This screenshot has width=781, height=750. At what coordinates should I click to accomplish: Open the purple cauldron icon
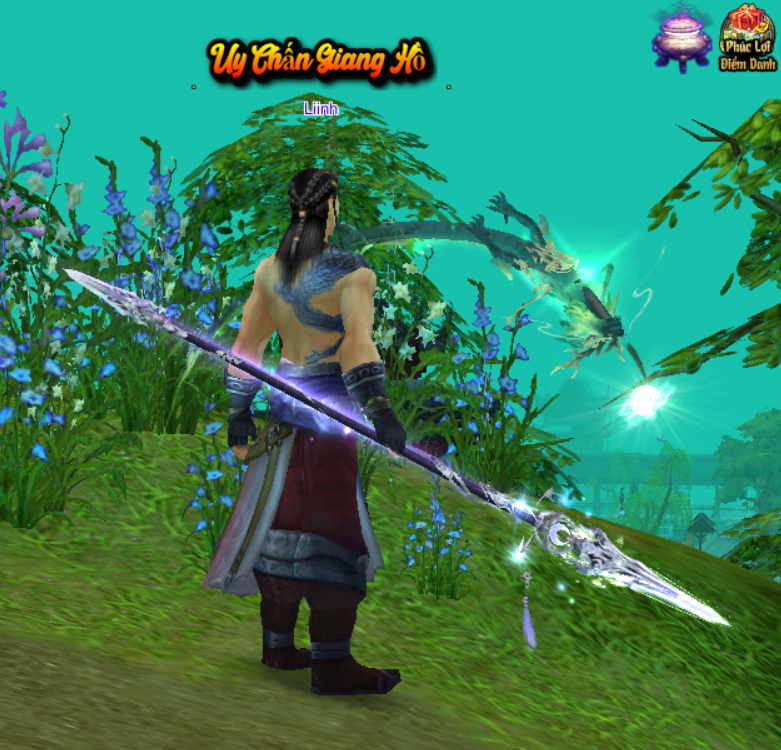(682, 39)
